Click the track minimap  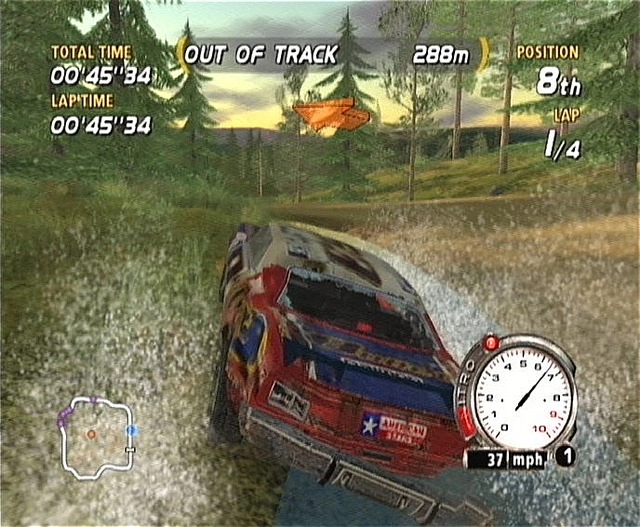[97, 436]
